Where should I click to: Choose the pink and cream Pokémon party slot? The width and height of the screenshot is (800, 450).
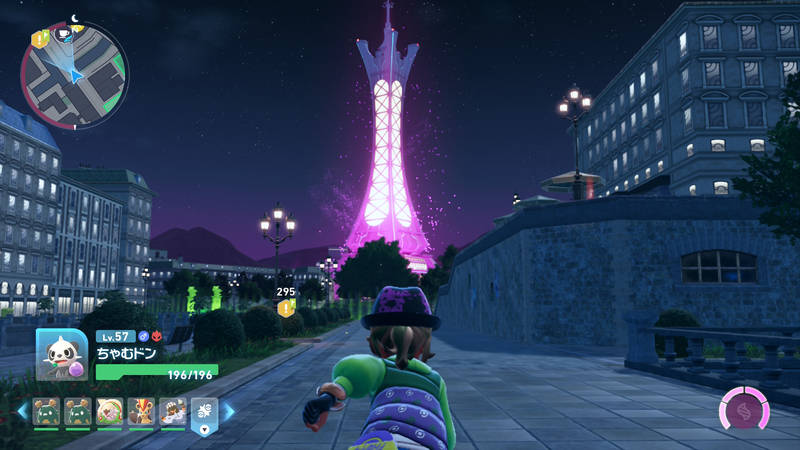(109, 411)
